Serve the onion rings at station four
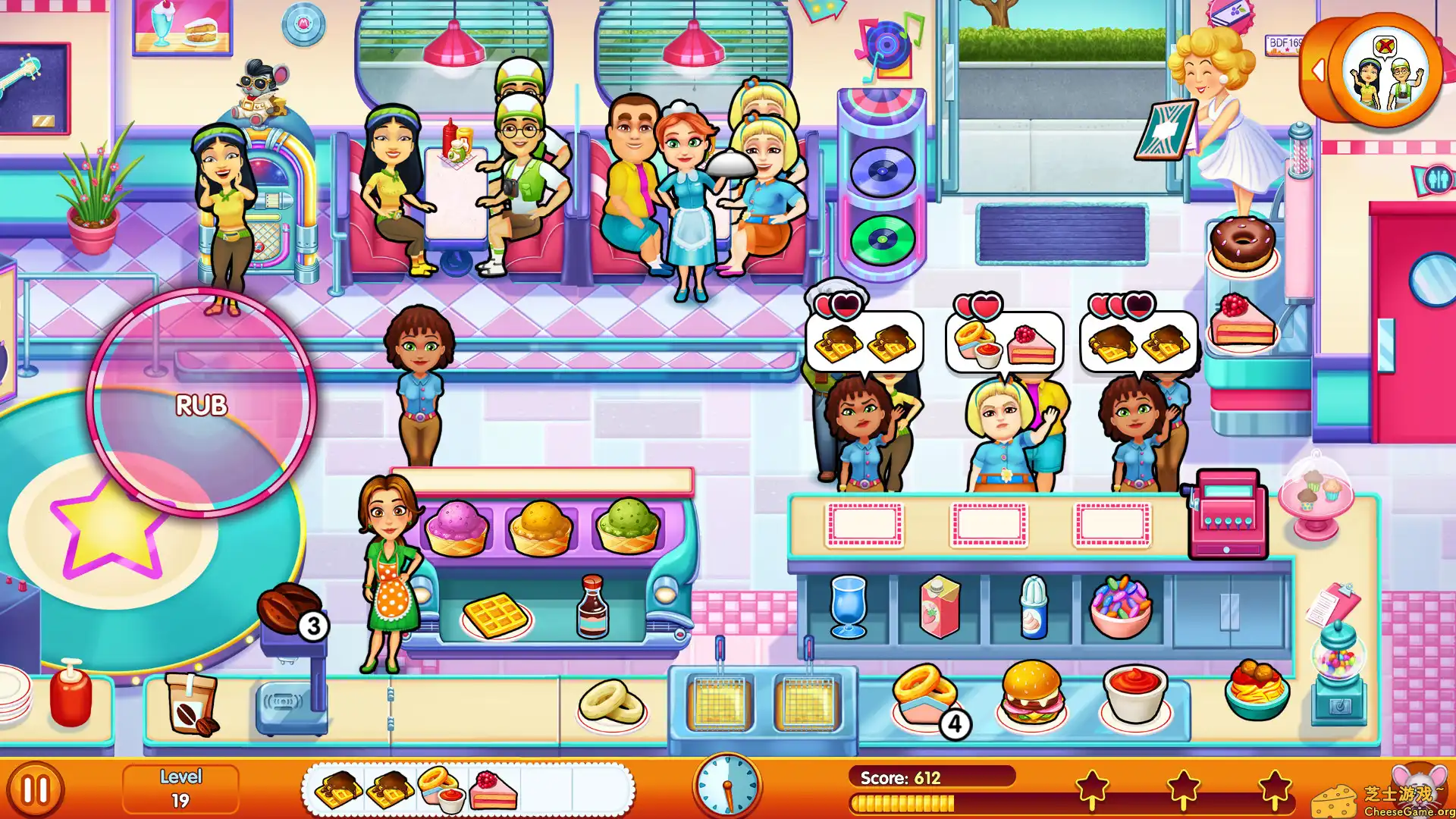Screen dimensions: 1456x819 (927, 694)
